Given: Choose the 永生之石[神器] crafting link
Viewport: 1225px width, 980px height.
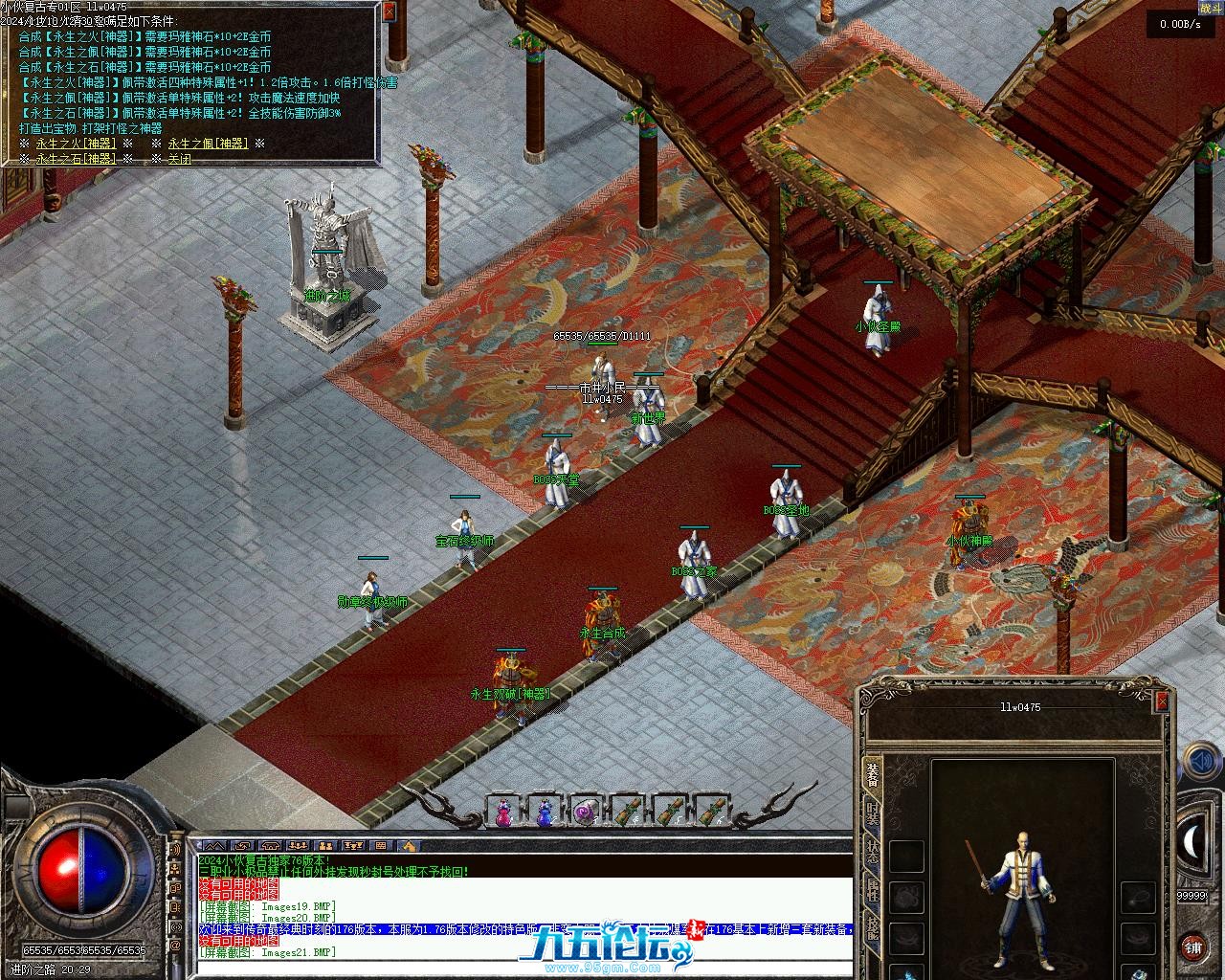Looking at the screenshot, I should tap(76, 159).
